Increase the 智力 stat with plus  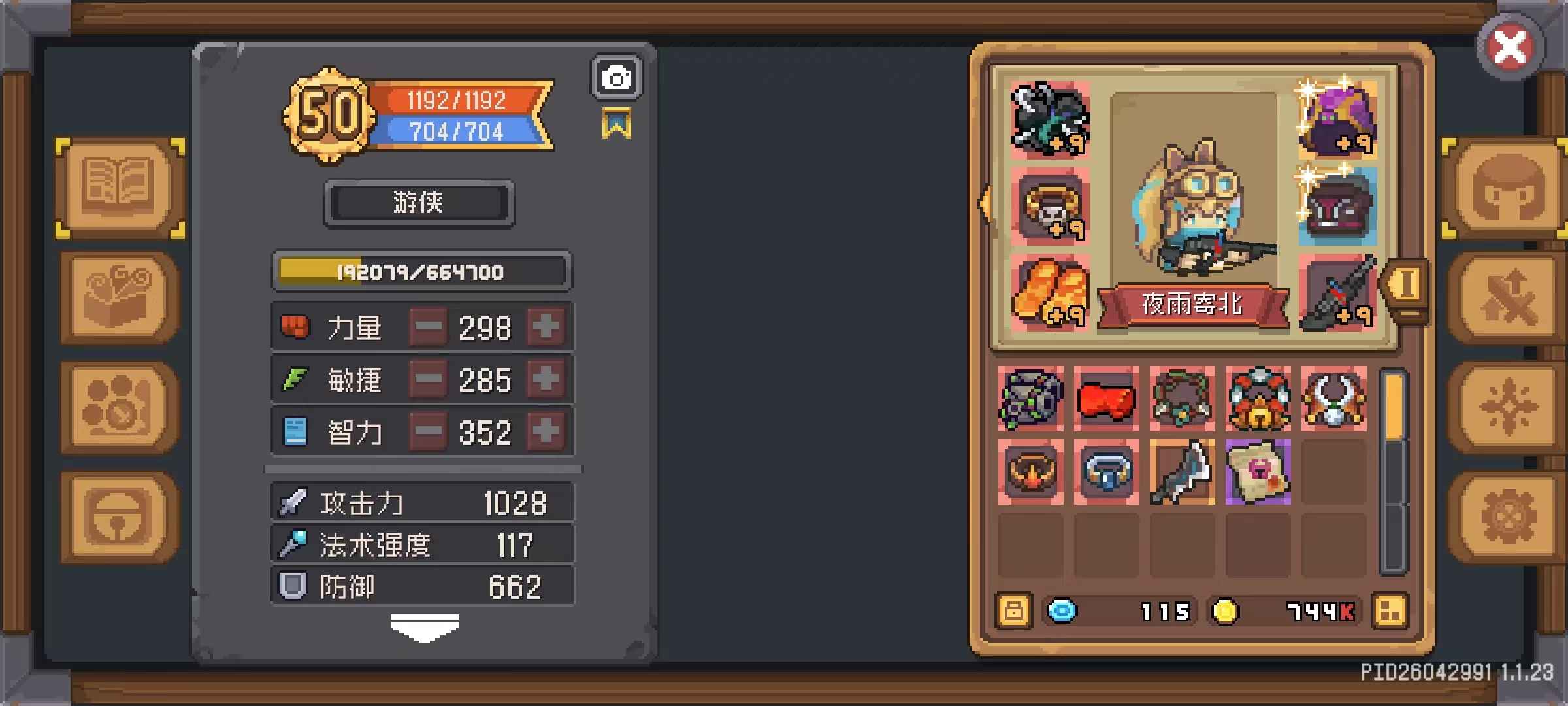pyautogui.click(x=546, y=431)
